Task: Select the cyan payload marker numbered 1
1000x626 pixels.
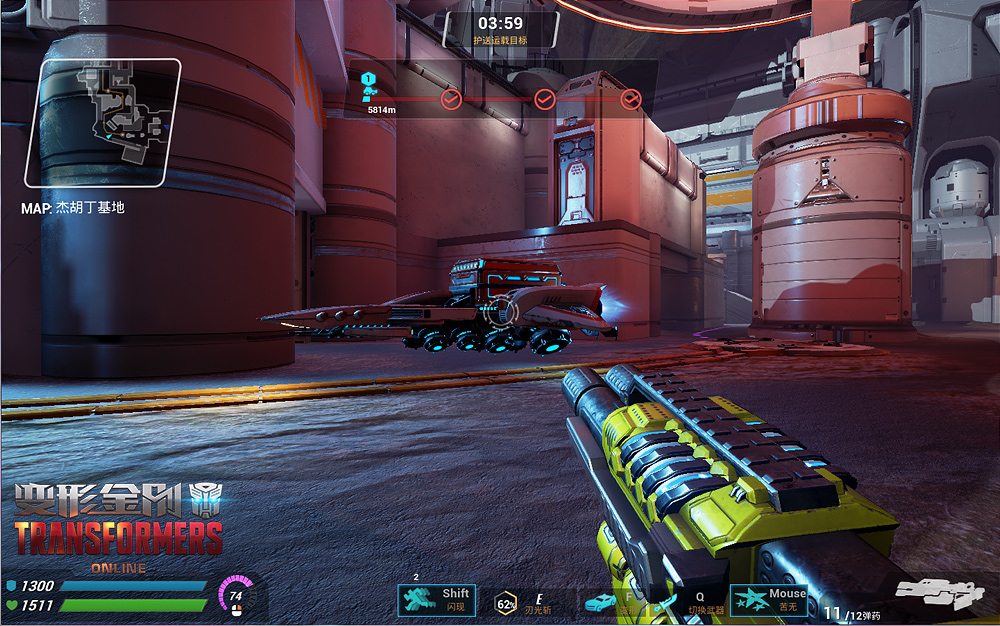Action: [368, 86]
